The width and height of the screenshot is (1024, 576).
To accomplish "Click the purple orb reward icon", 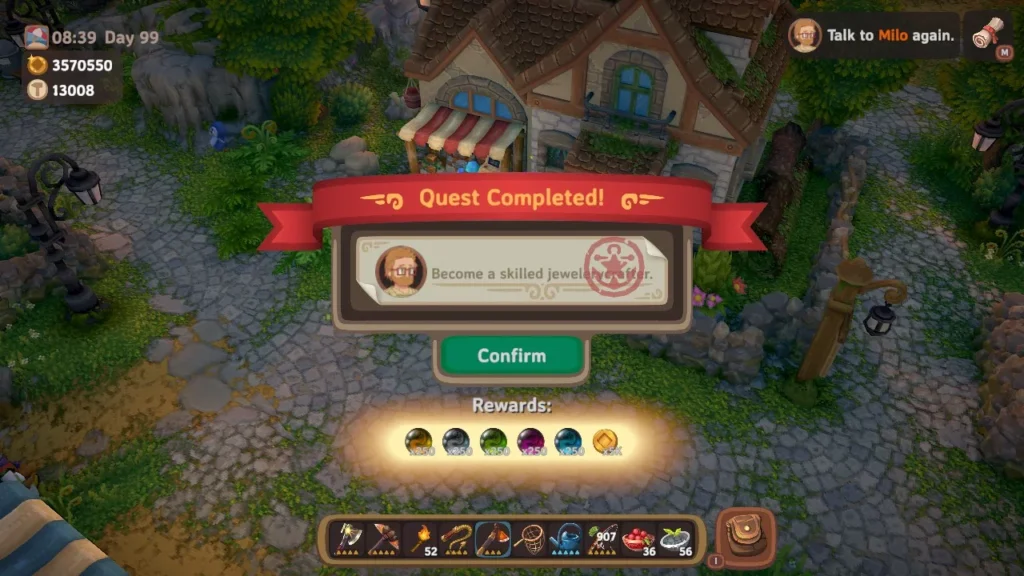I will pos(530,440).
